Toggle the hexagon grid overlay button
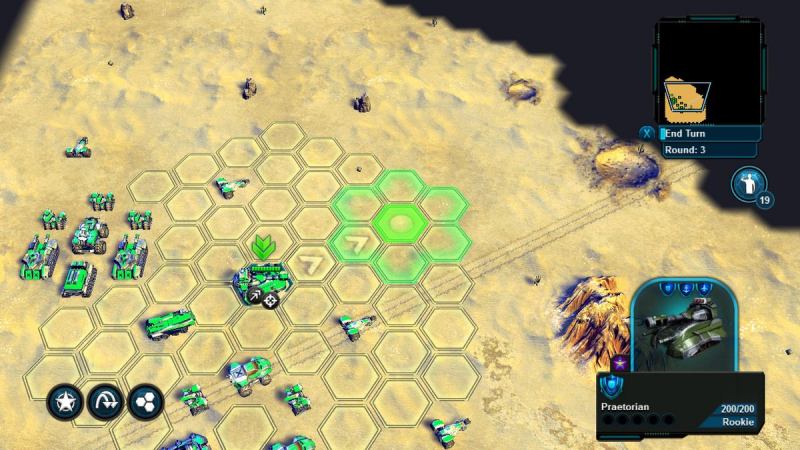This screenshot has height=450, width=800. coord(144,402)
